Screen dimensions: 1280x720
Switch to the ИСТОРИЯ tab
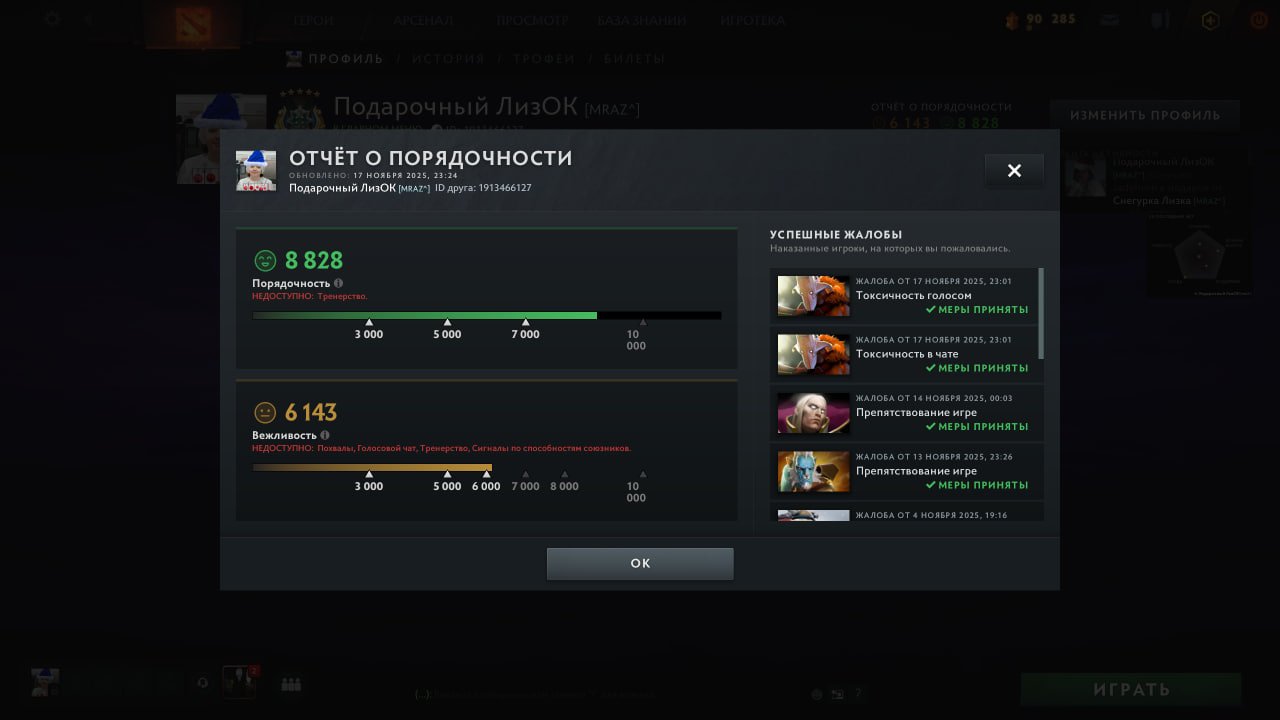click(448, 58)
